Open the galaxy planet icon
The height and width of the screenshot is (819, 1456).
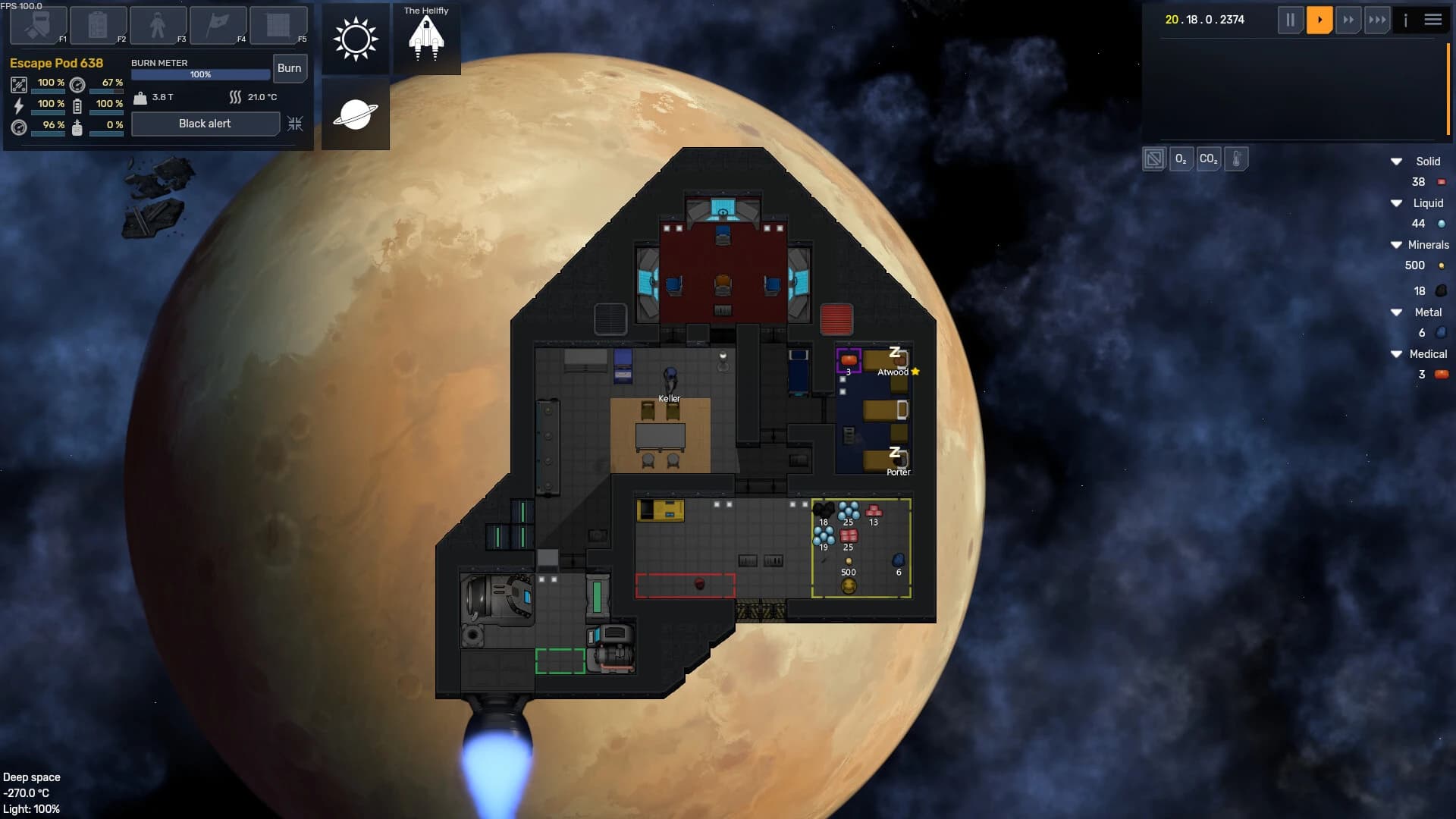pos(355,114)
